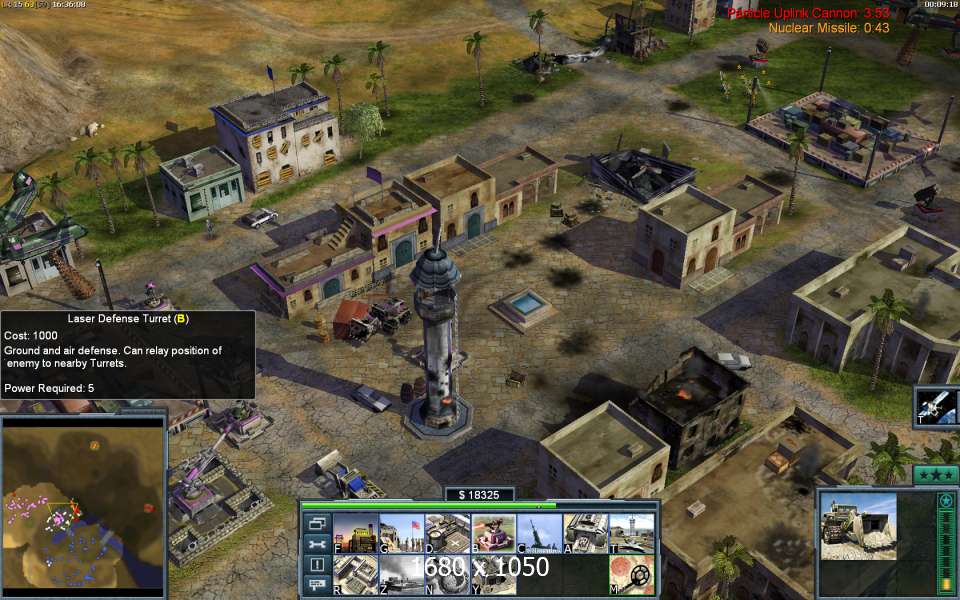This screenshot has width=960, height=600.
Task: Click the beacon signpost button
Action: [317, 585]
